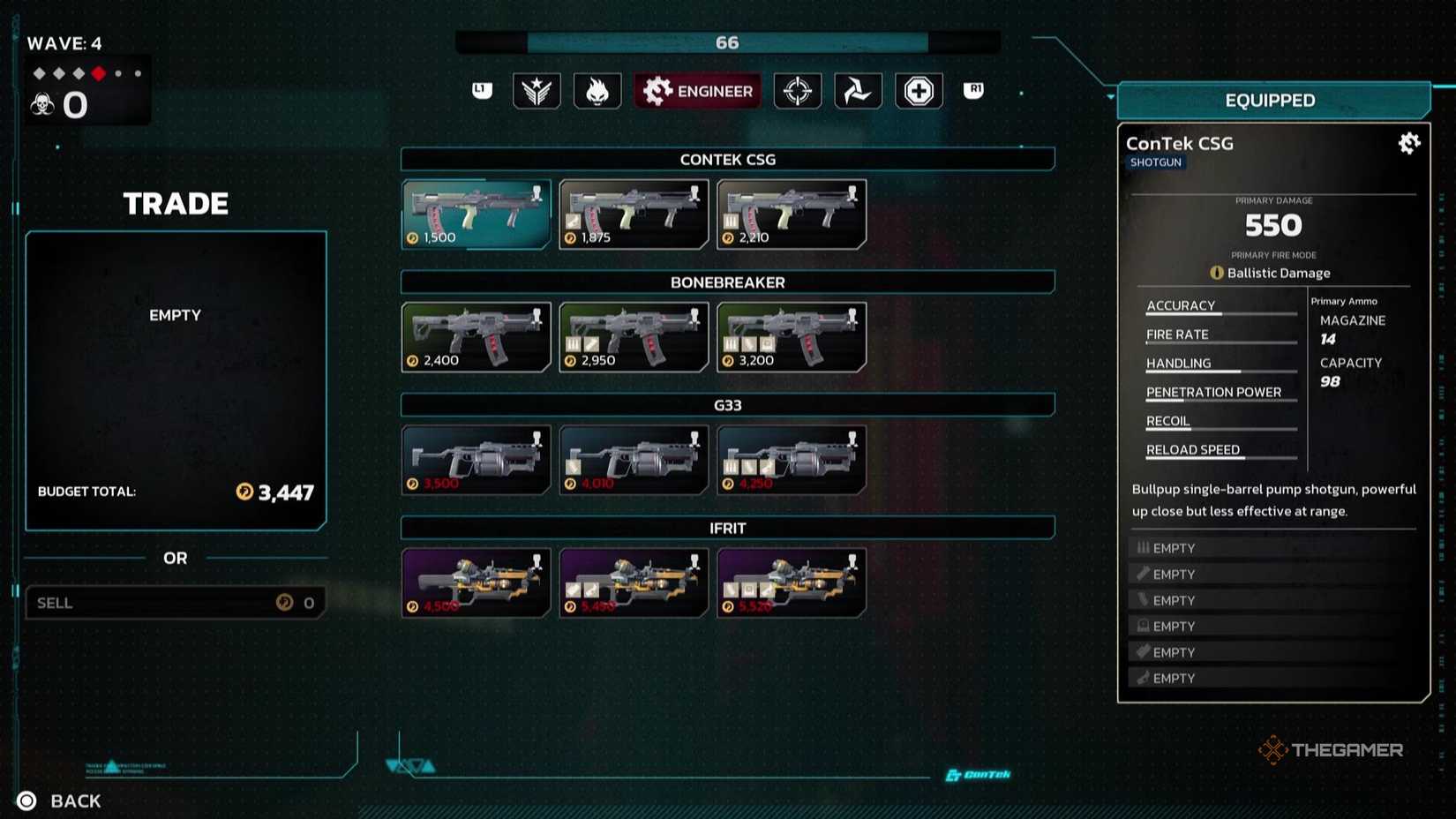Choose the Bonebreaker variant costing 2,950
The height and width of the screenshot is (819, 1456).
tap(634, 337)
